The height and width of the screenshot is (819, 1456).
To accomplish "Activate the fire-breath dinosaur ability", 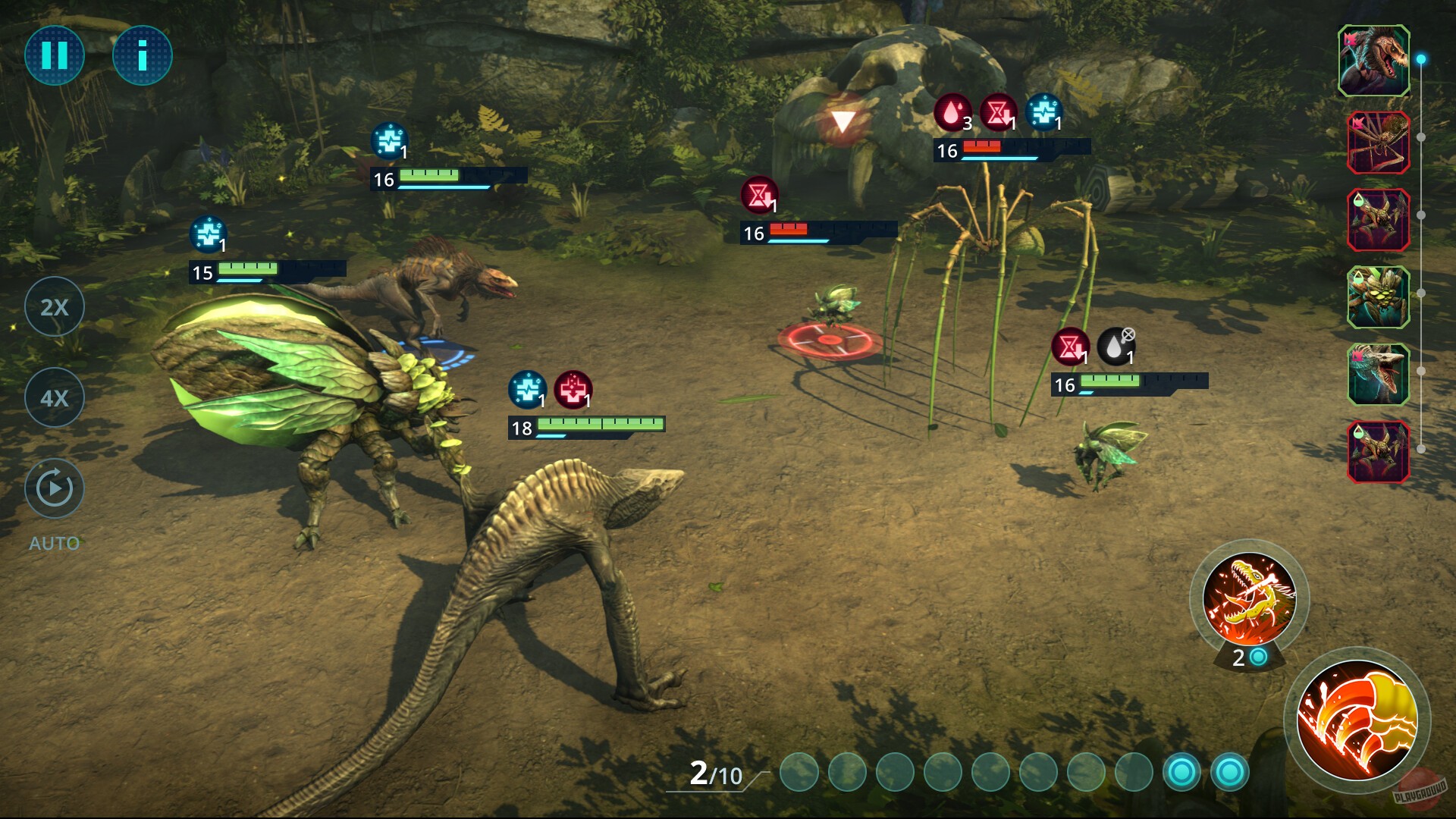I will pyautogui.click(x=1249, y=599).
